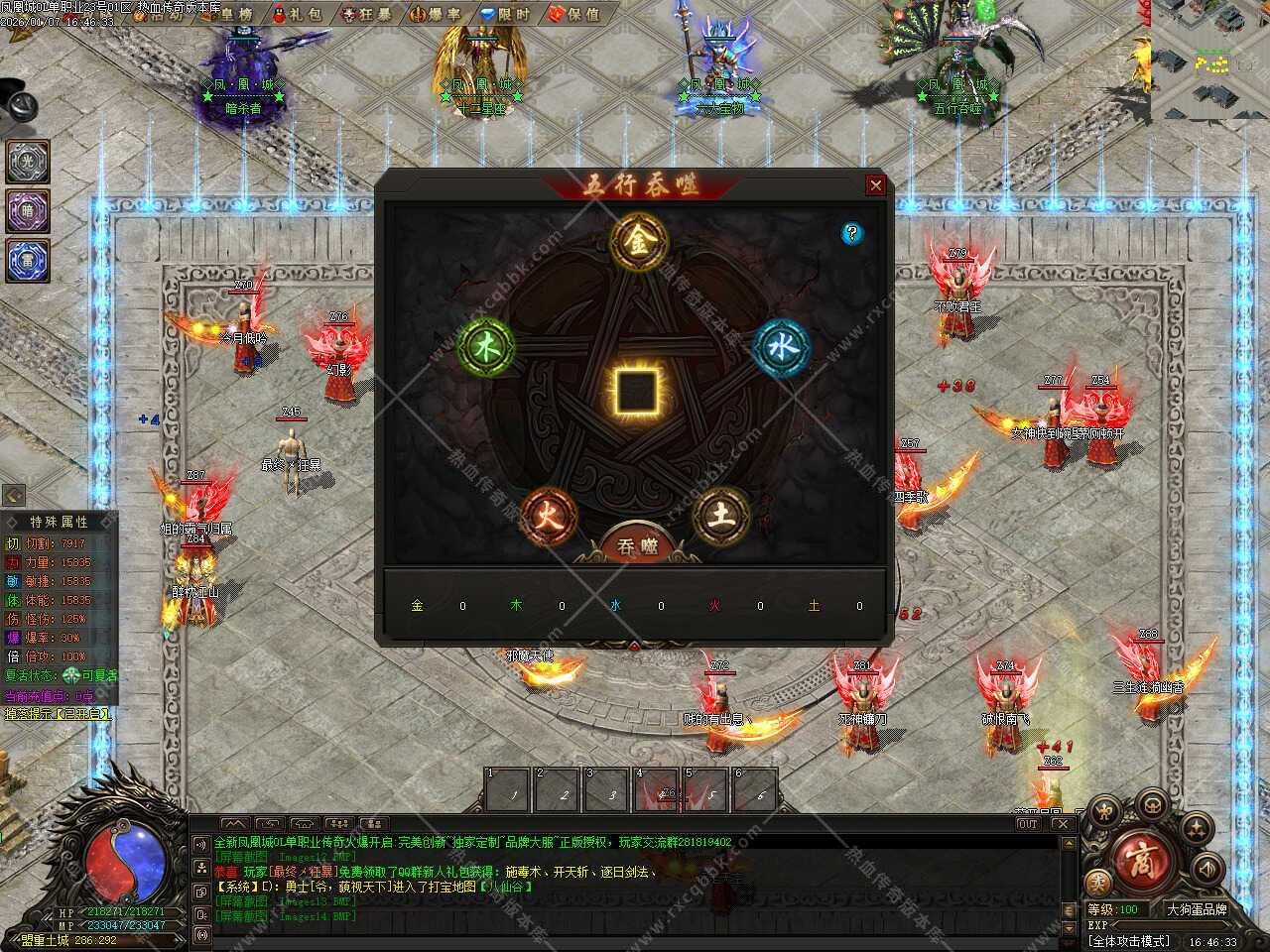Activate the 光 light skill icon
This screenshot has height=952, width=1270.
(28, 162)
